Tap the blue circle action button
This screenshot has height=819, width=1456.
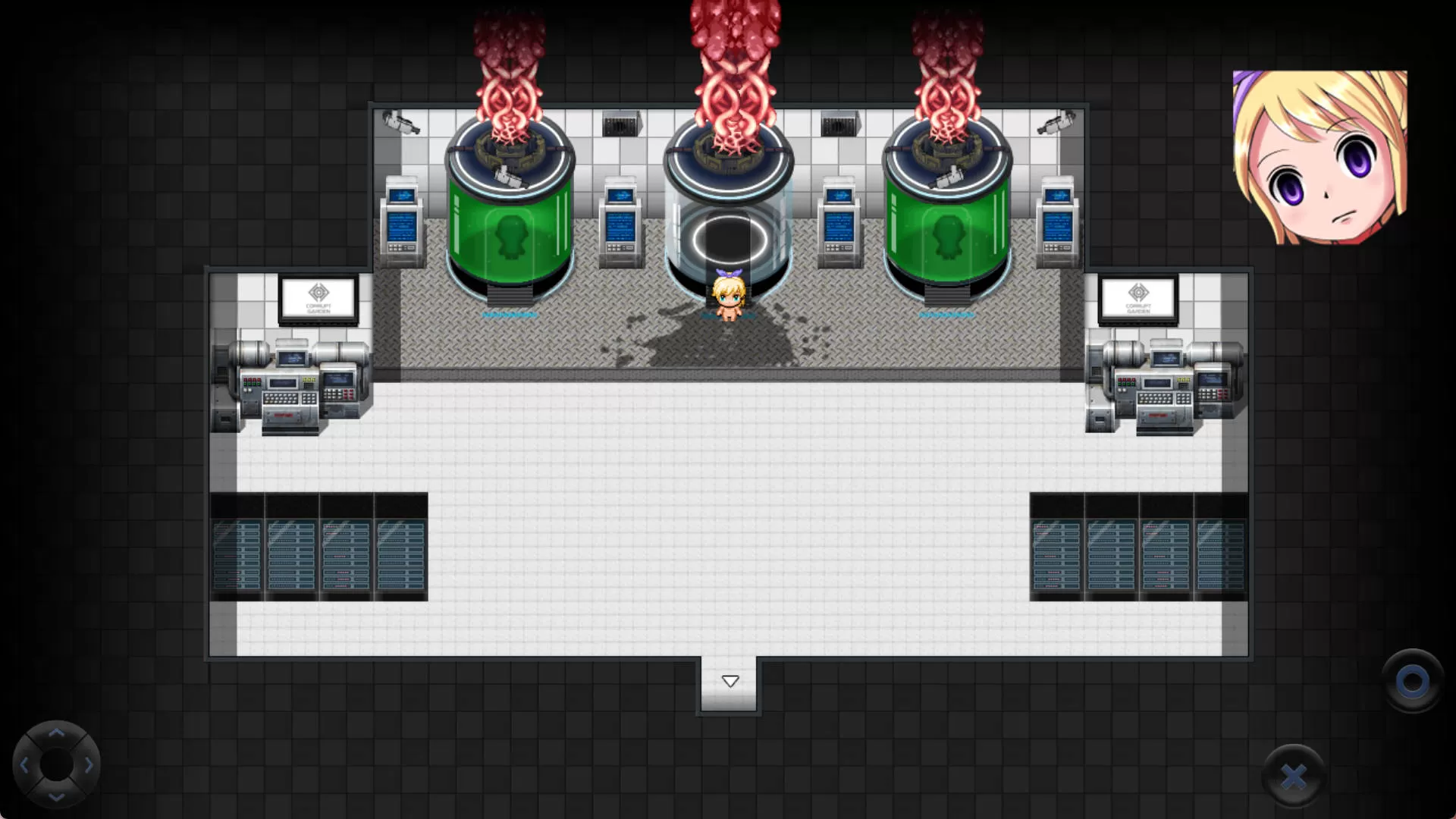coord(1412,682)
